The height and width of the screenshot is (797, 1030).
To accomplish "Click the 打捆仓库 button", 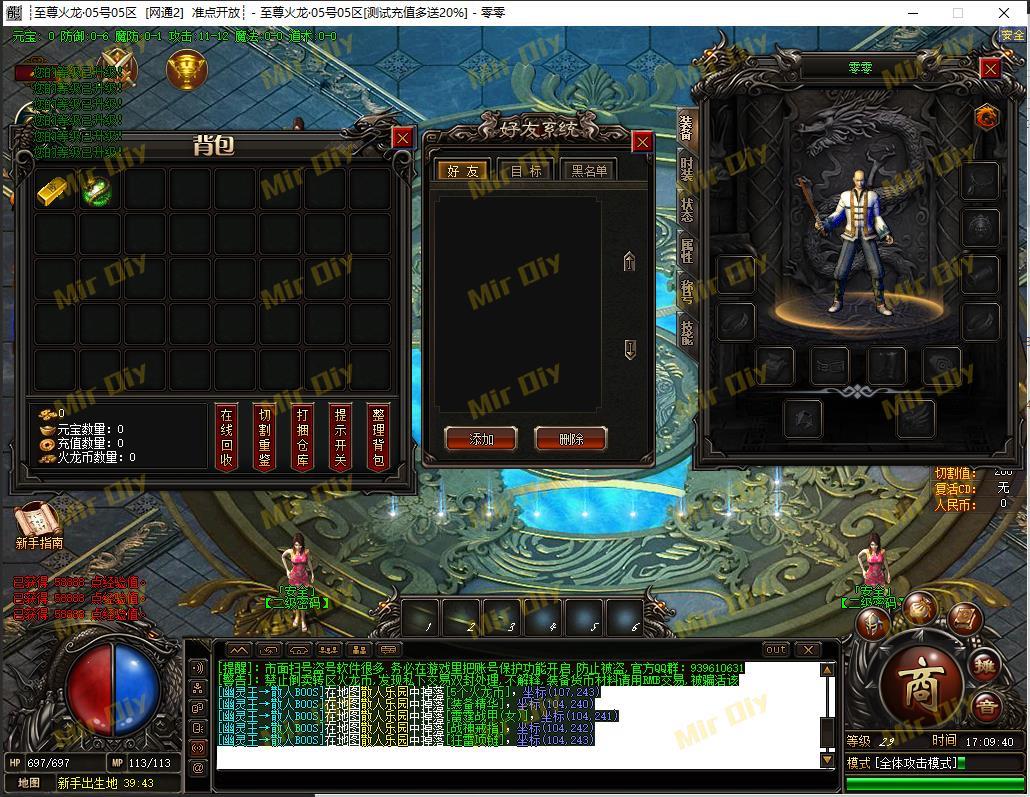I will point(303,437).
